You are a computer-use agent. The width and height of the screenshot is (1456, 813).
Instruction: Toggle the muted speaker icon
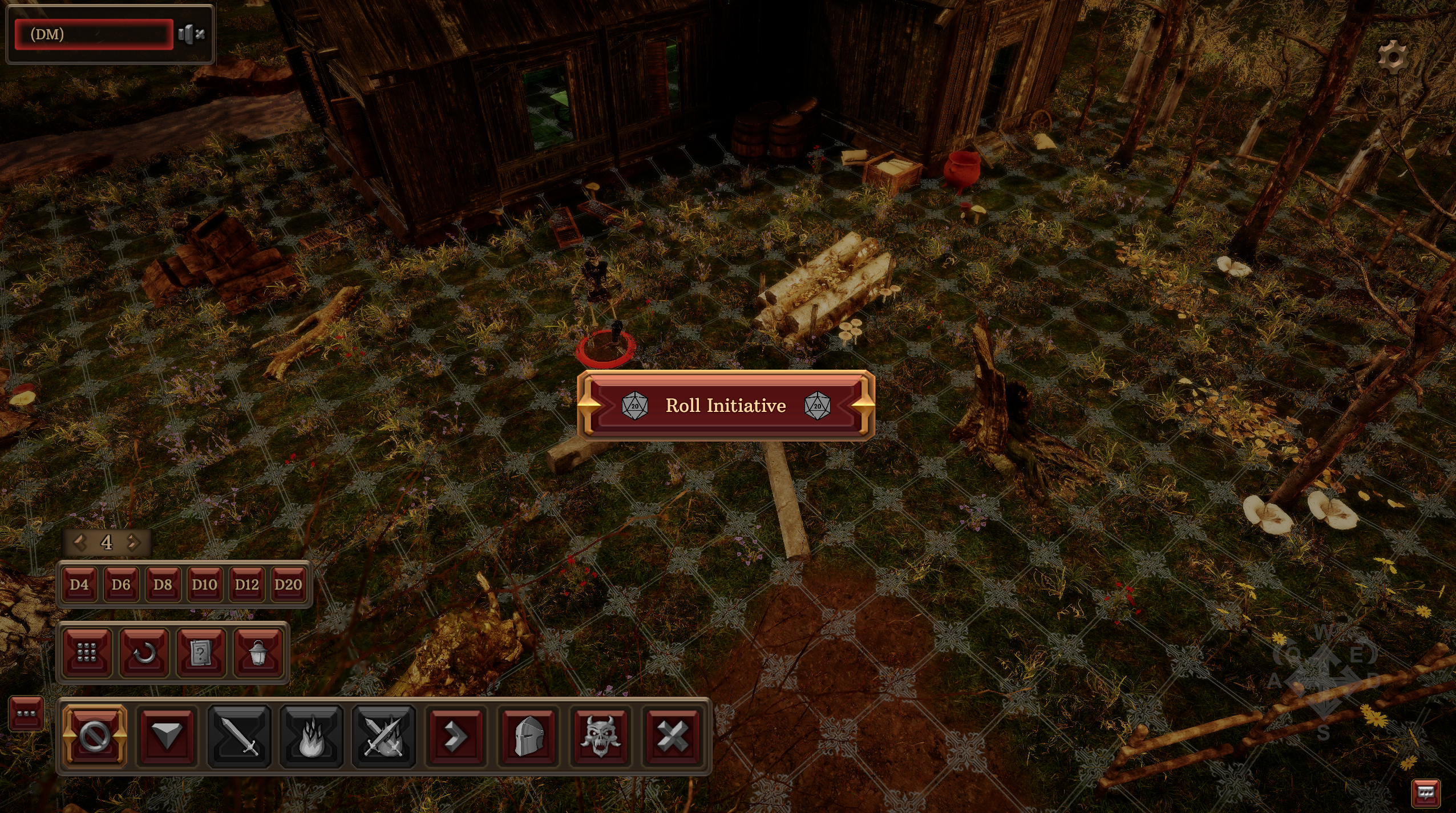pos(191,34)
